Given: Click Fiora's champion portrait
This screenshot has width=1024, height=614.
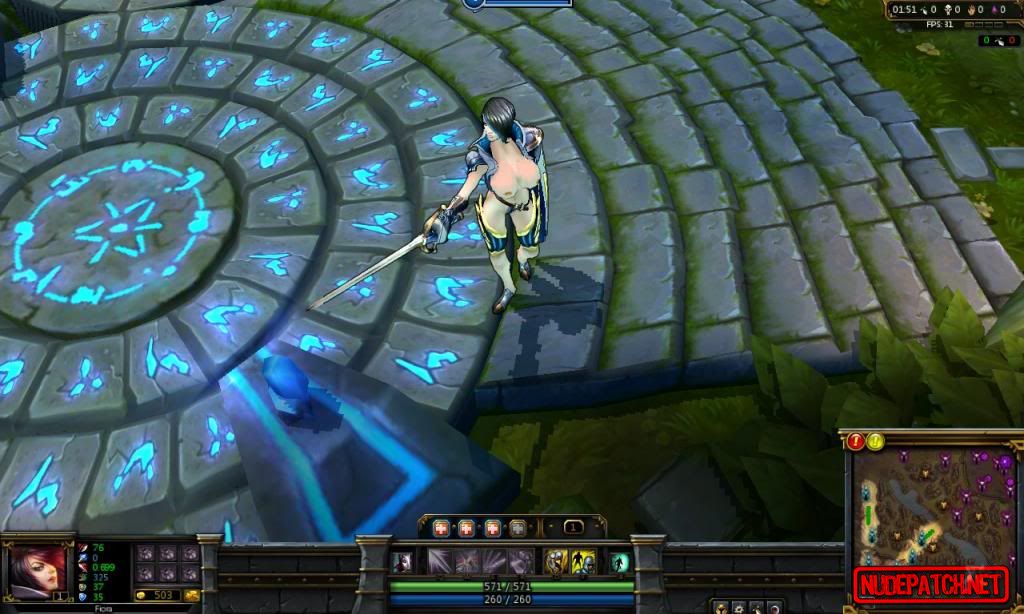Looking at the screenshot, I should click(37, 569).
